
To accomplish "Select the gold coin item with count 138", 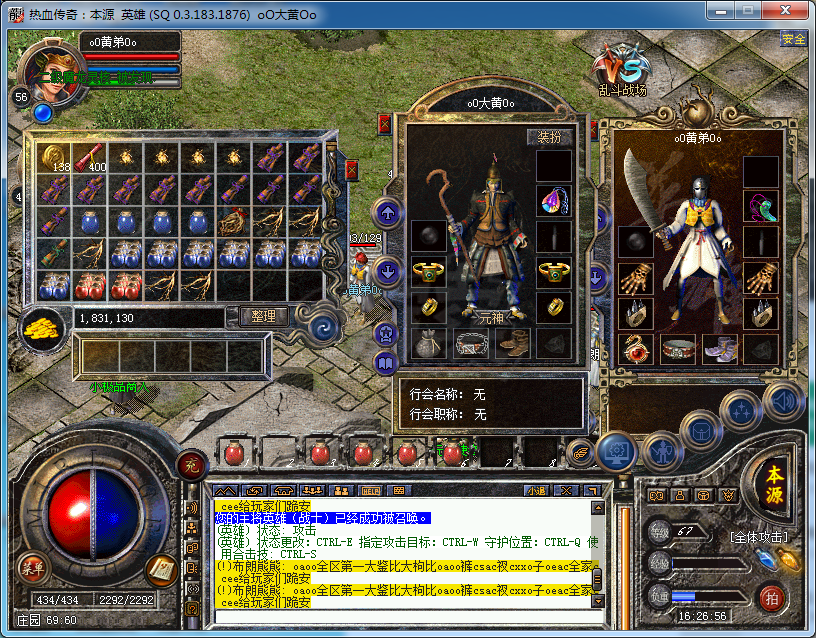I will tap(56, 157).
